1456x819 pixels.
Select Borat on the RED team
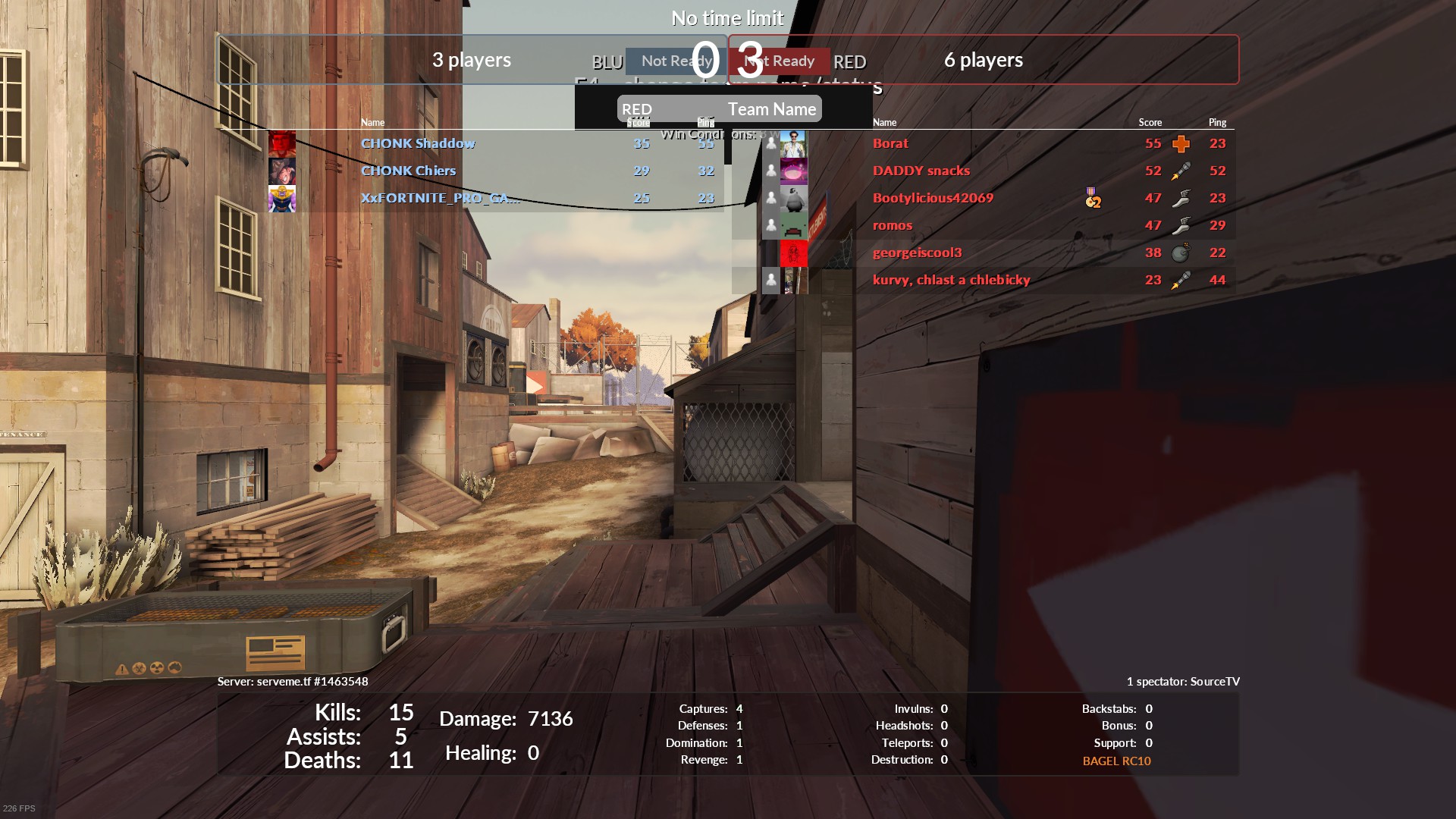[890, 143]
